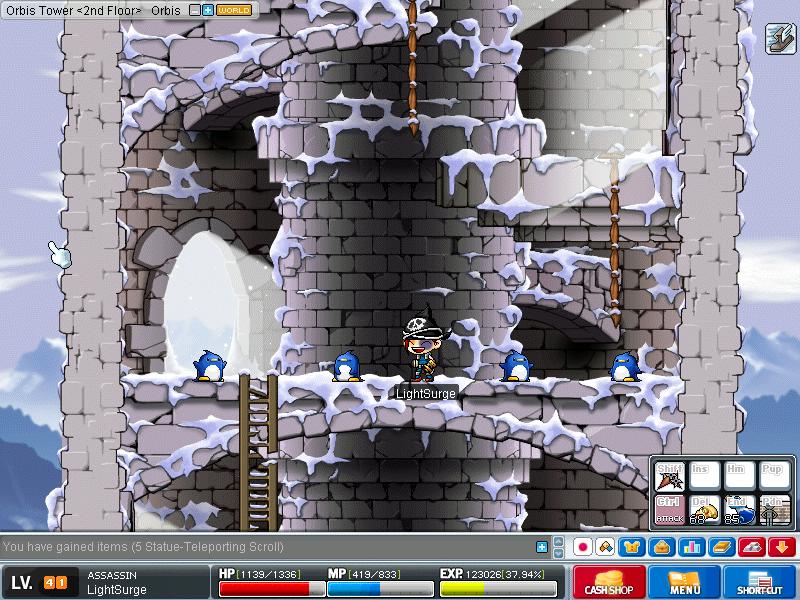
Task: Expand the minimap with plus button
Action: tap(207, 10)
